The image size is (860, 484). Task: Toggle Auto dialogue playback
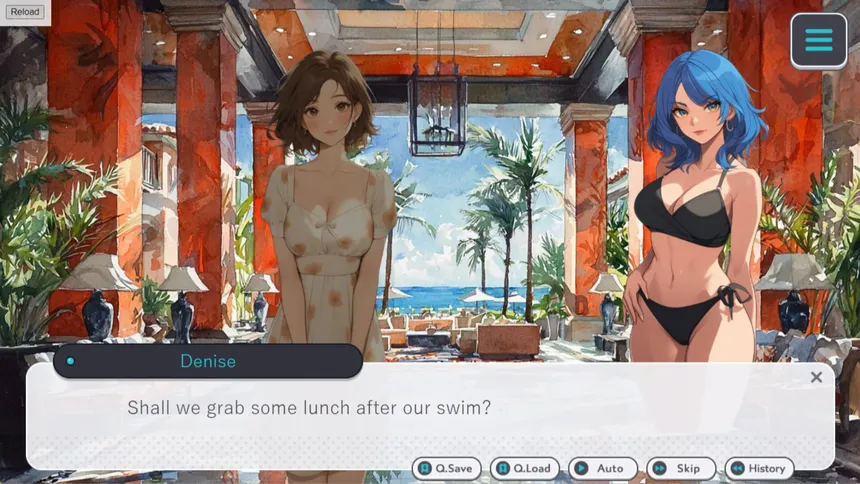point(600,468)
